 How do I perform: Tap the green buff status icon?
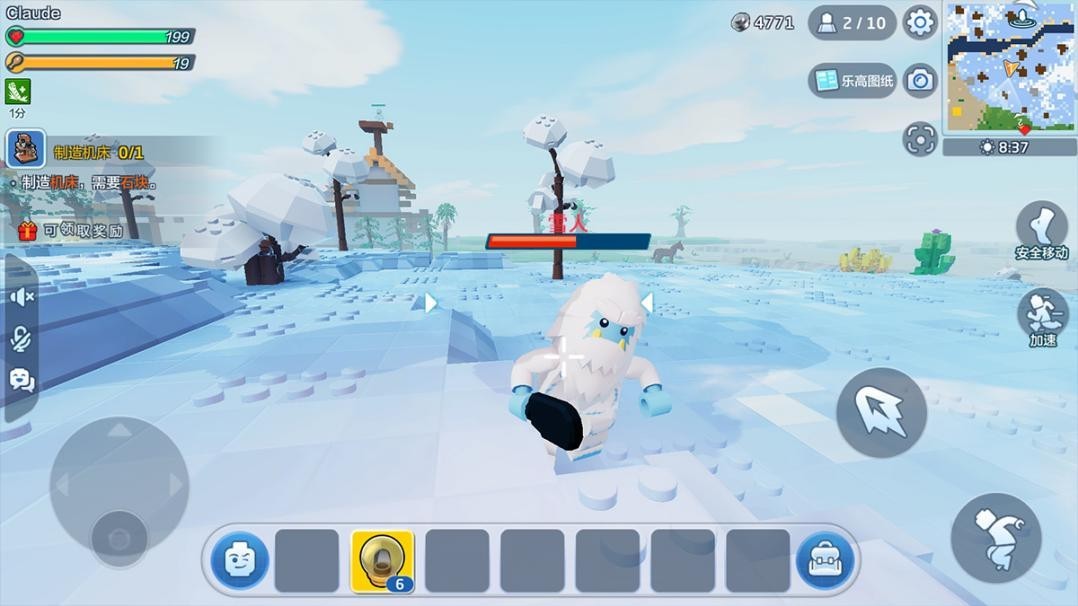[x=18, y=91]
